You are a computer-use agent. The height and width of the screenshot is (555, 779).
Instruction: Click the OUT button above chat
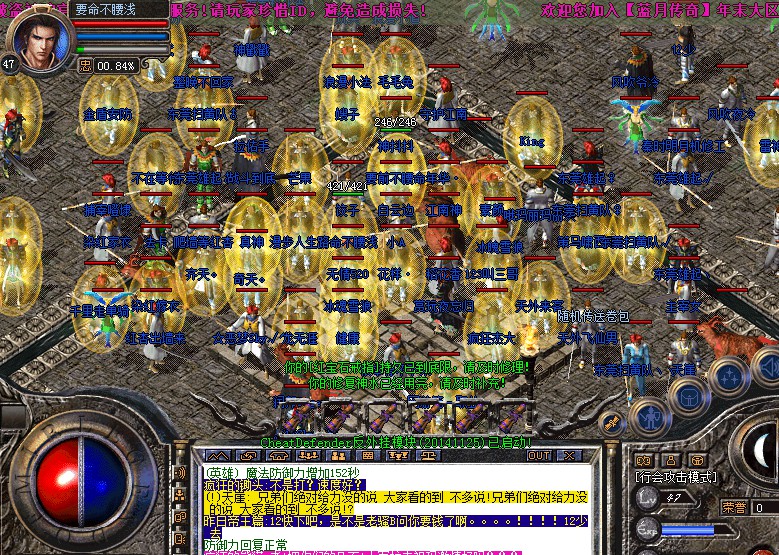click(x=540, y=456)
